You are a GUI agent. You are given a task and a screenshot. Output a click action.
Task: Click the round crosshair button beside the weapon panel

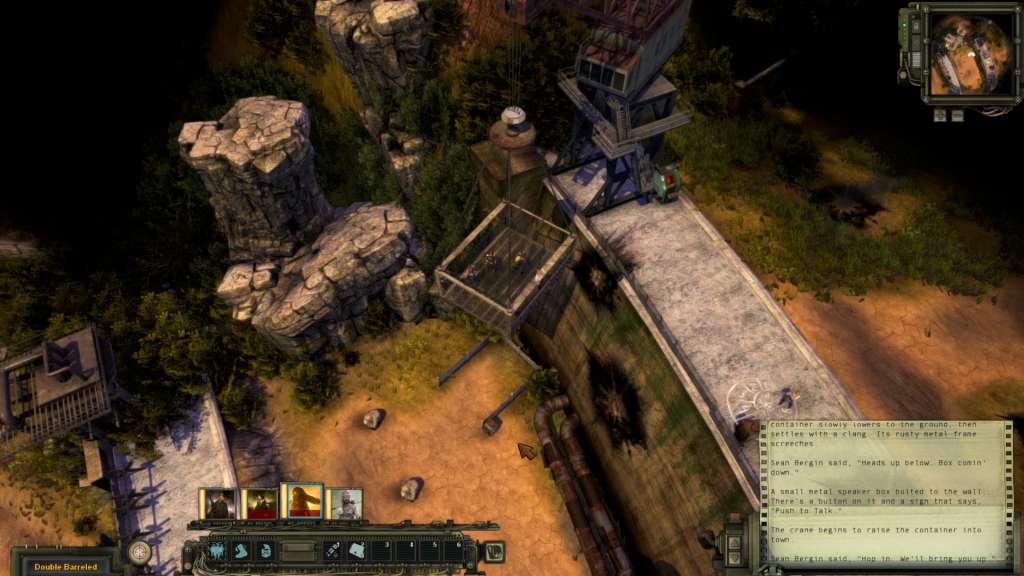(x=139, y=551)
